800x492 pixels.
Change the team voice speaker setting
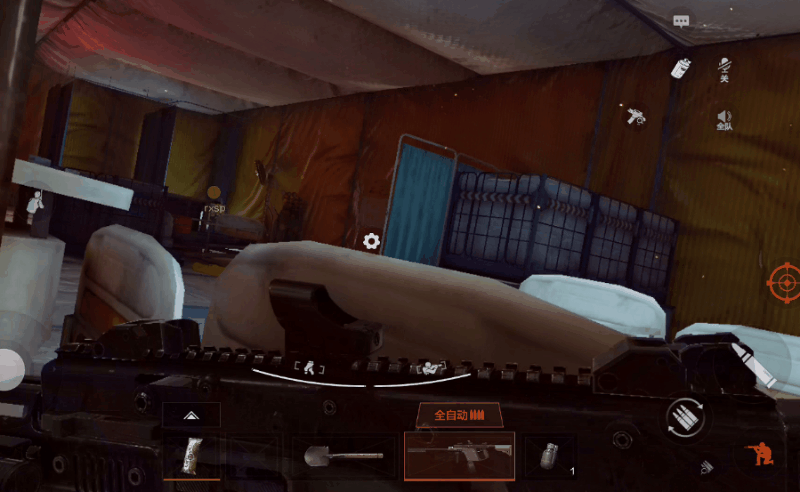[x=724, y=120]
